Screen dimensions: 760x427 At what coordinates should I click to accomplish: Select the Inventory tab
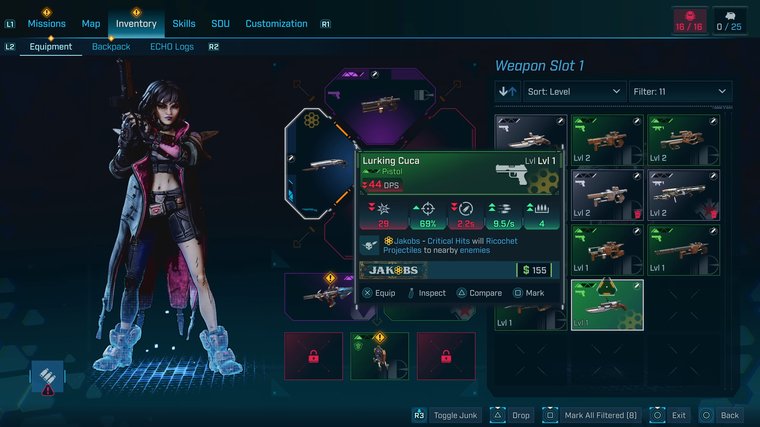pos(136,23)
